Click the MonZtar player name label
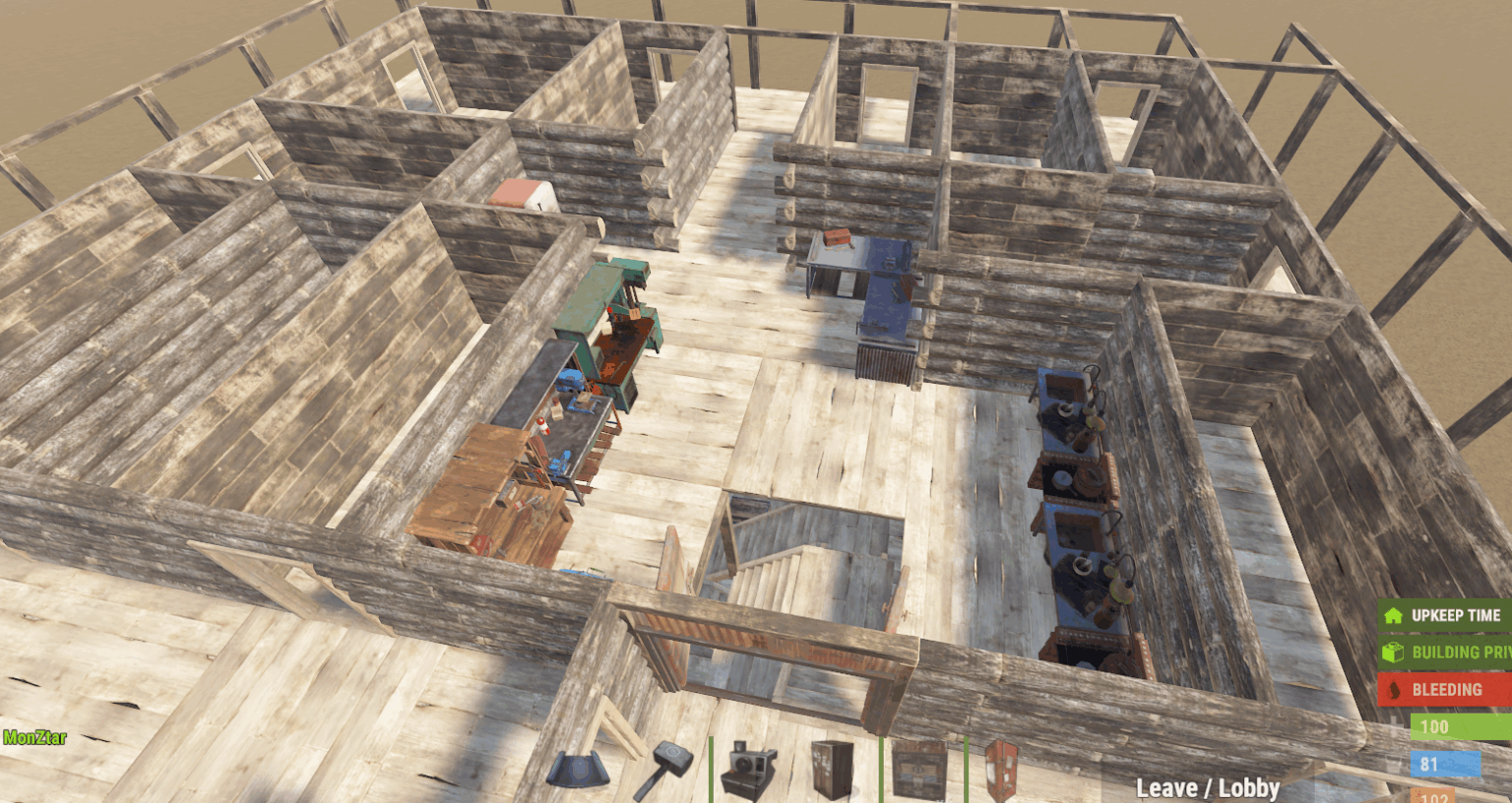Image resolution: width=1512 pixels, height=803 pixels. tap(32, 737)
